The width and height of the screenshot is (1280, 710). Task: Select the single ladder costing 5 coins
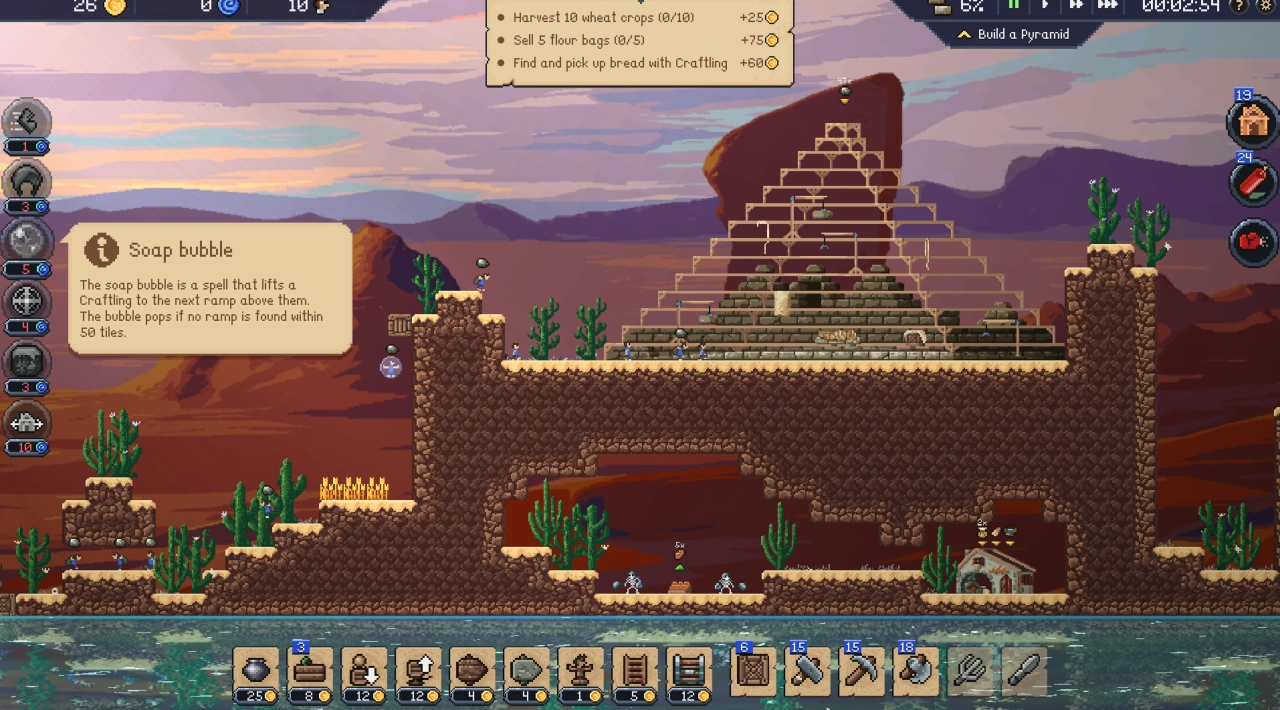coord(634,669)
